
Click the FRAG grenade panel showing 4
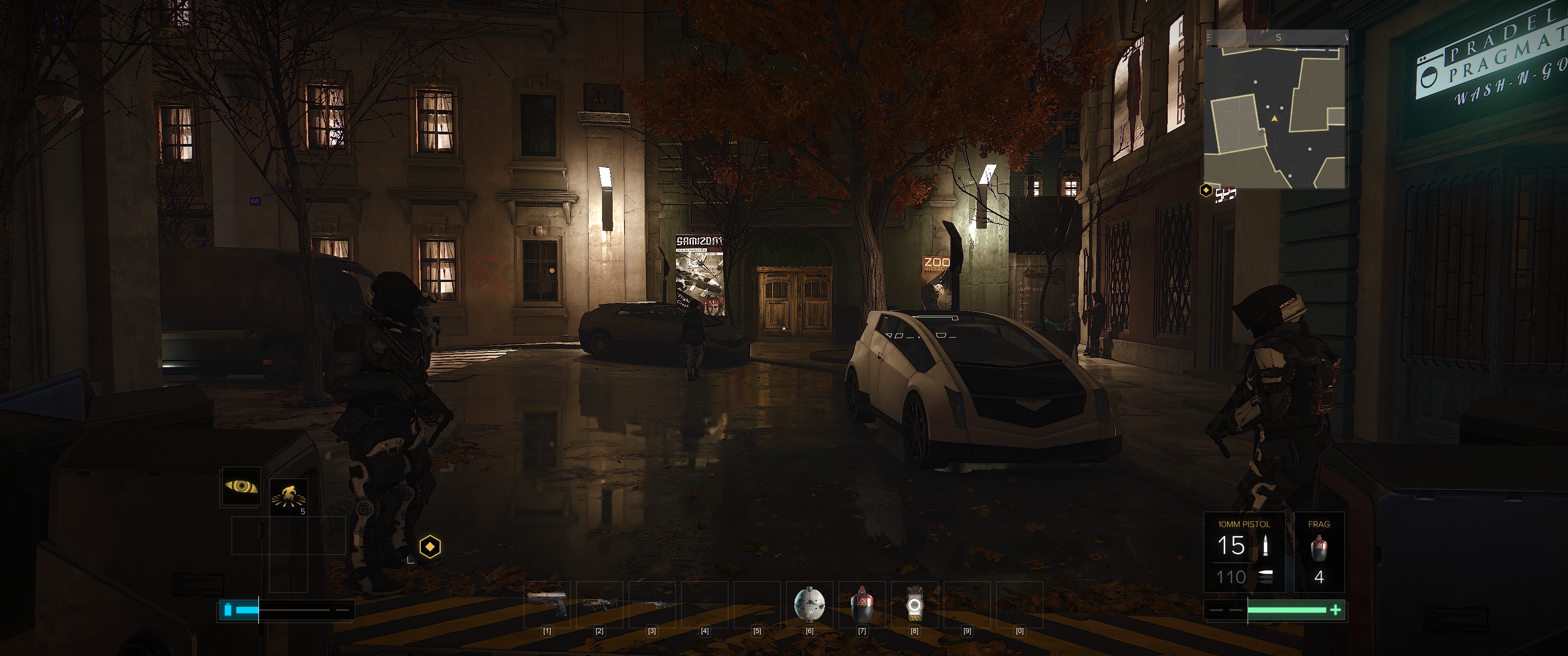tap(1318, 552)
